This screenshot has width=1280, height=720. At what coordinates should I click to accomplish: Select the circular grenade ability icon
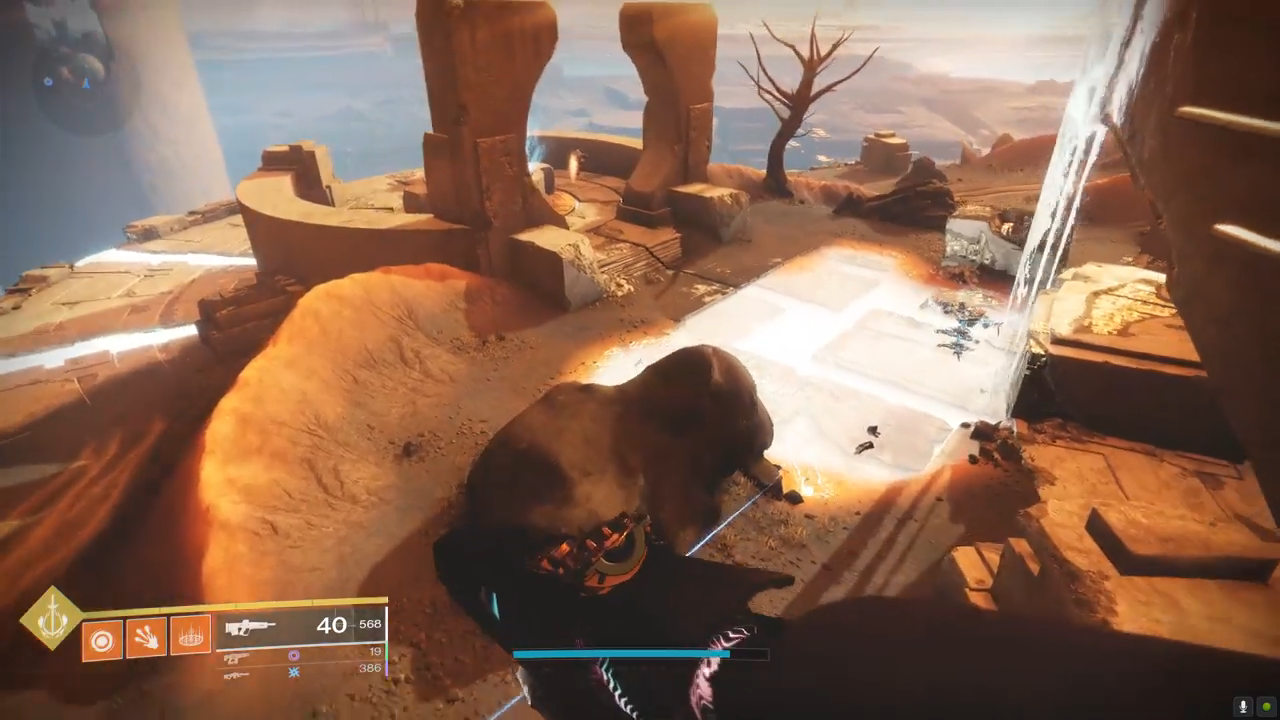point(102,638)
